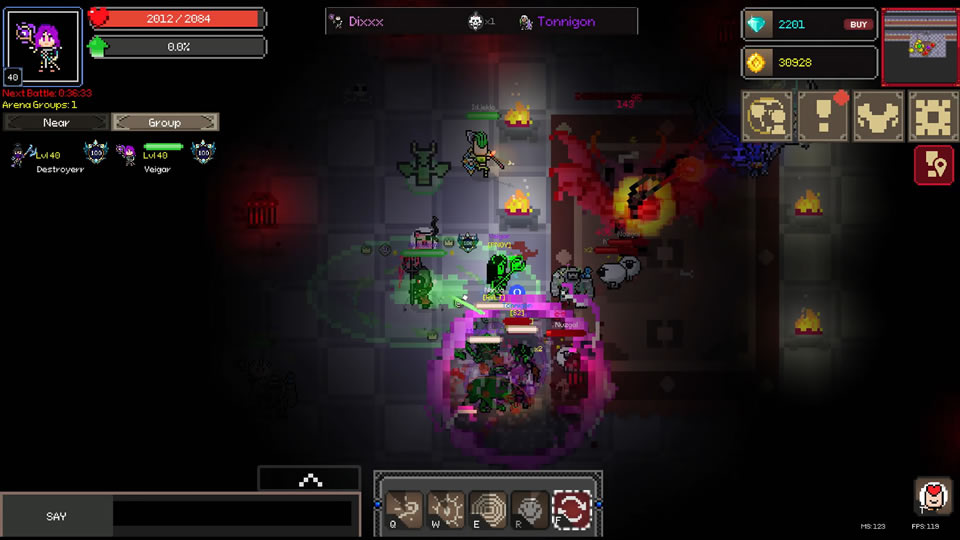Click the red heart icon button
The height and width of the screenshot is (540, 960).
click(932, 496)
